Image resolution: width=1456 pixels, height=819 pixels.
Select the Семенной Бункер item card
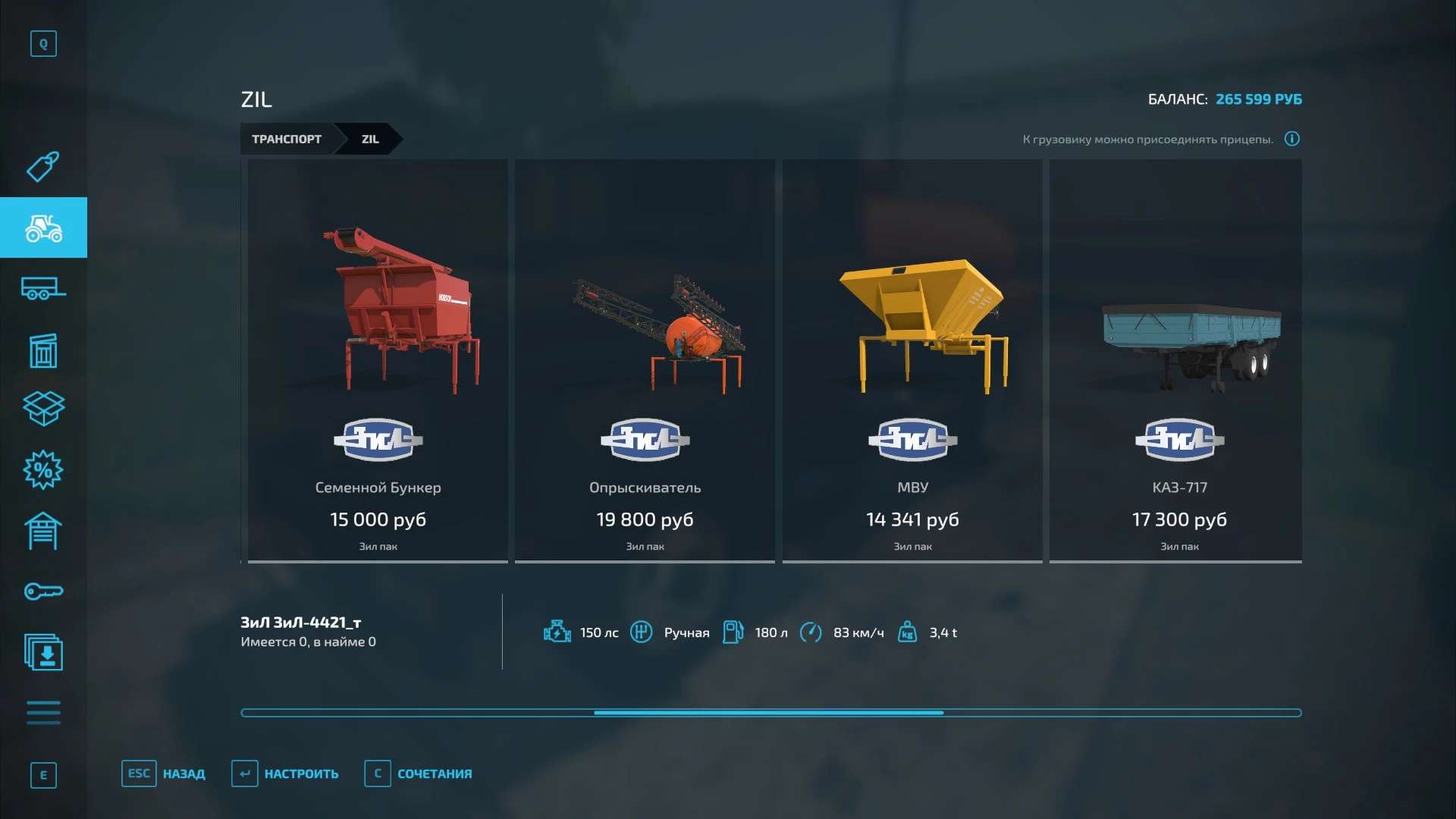point(378,360)
